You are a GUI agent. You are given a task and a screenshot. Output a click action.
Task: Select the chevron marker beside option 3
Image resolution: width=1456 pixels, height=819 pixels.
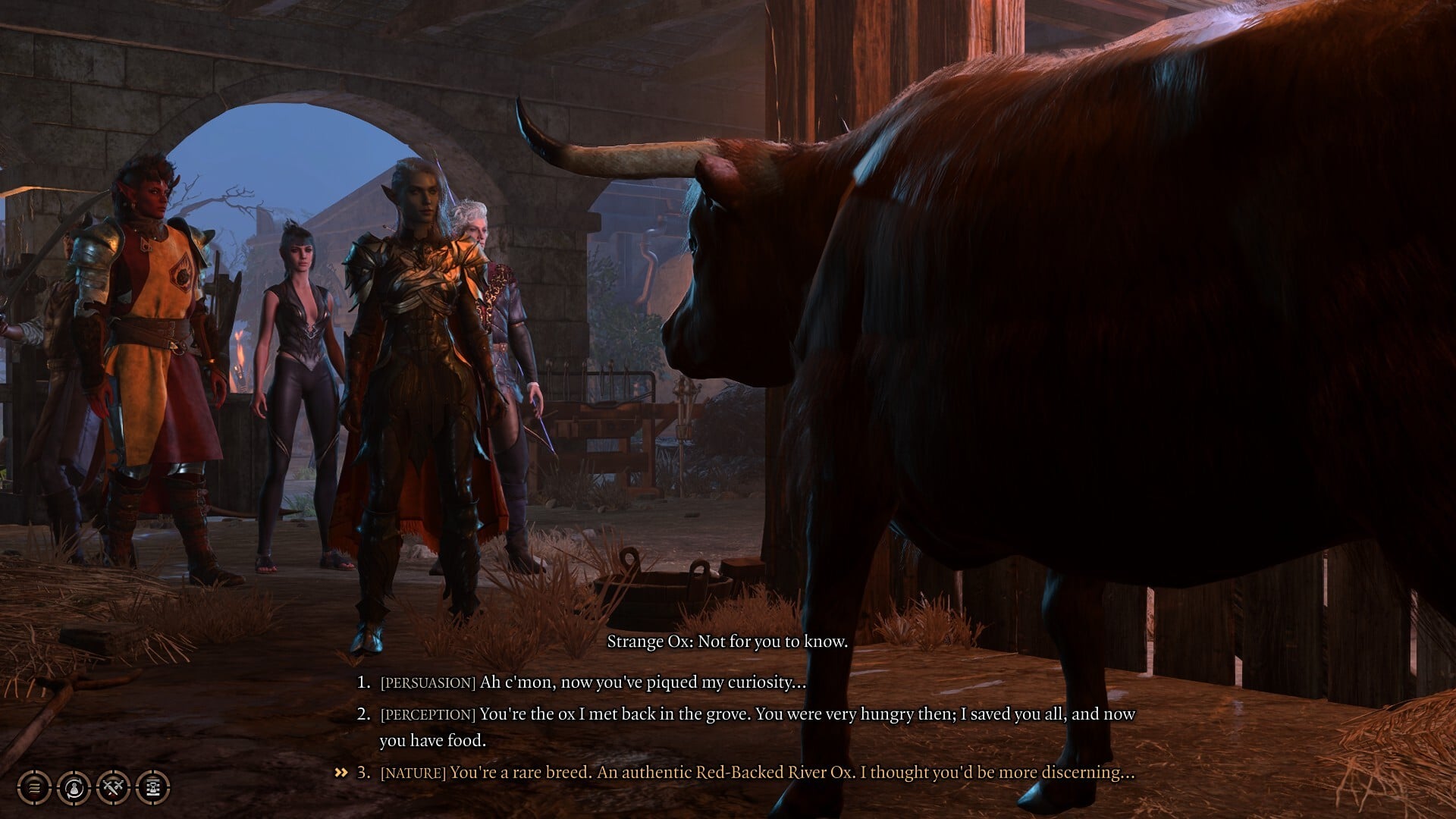point(340,773)
